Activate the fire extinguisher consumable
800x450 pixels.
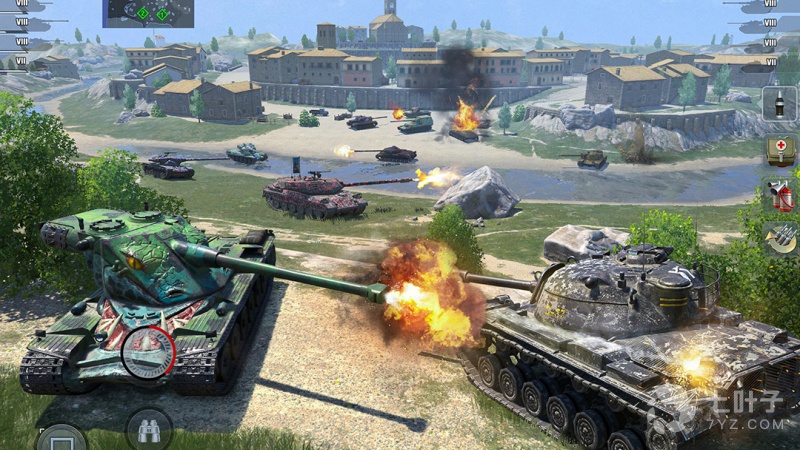[x=780, y=195]
